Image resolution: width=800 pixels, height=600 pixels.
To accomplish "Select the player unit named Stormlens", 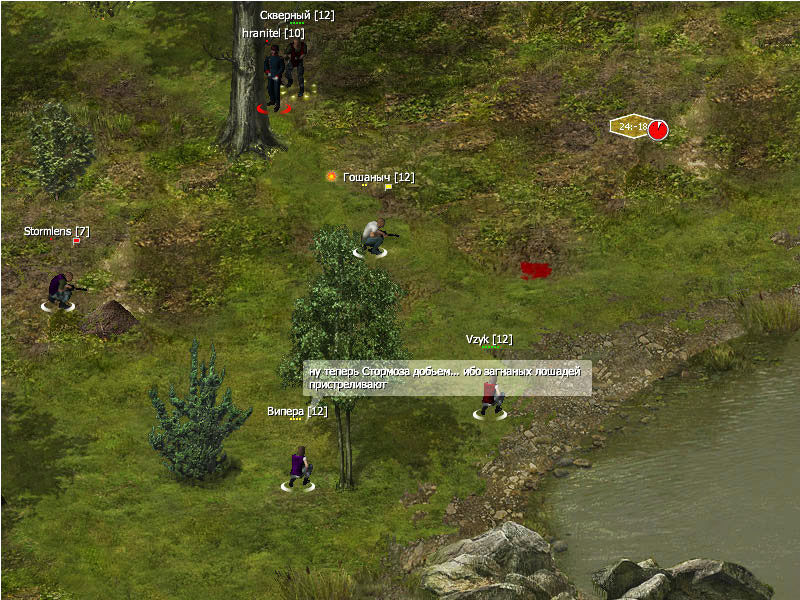I will (61, 290).
